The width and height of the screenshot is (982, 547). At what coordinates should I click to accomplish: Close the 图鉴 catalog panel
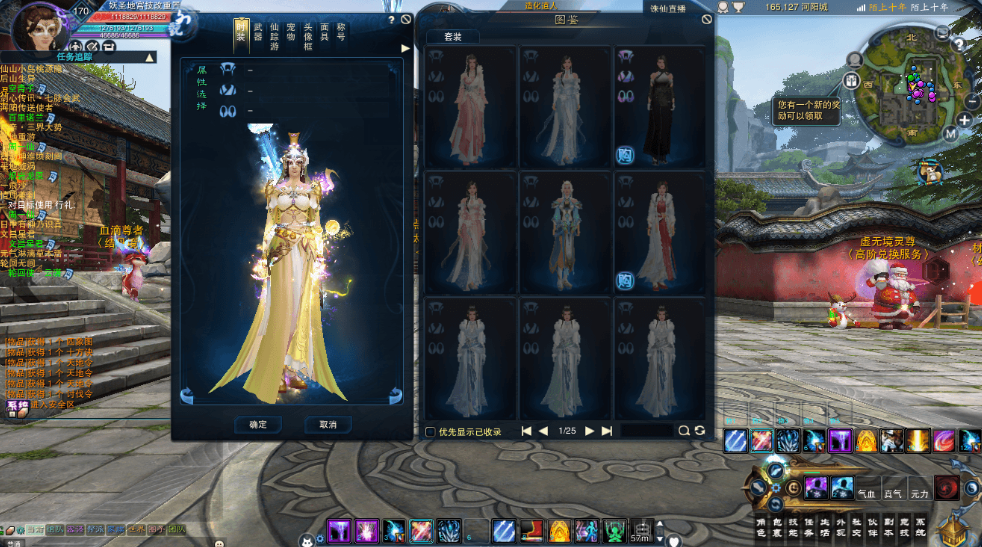click(x=707, y=19)
